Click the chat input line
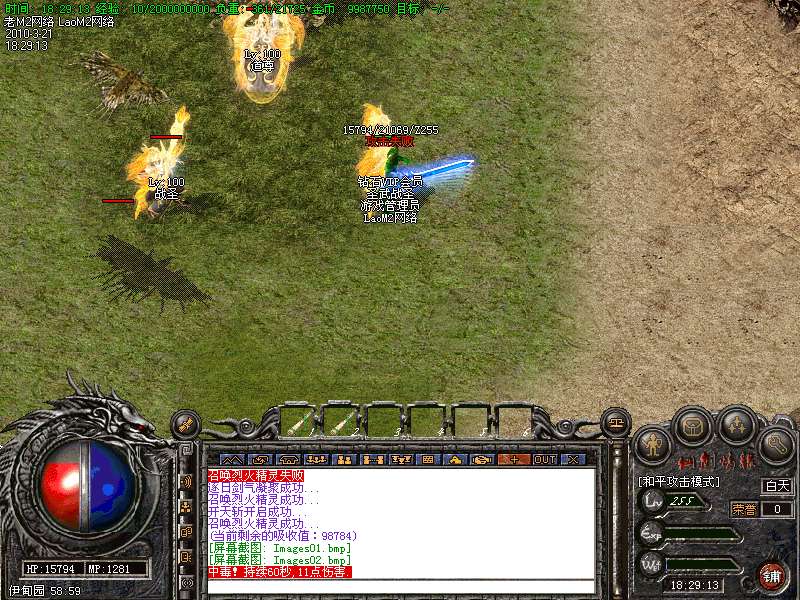Image resolution: width=800 pixels, height=600 pixels. pyautogui.click(x=400, y=585)
